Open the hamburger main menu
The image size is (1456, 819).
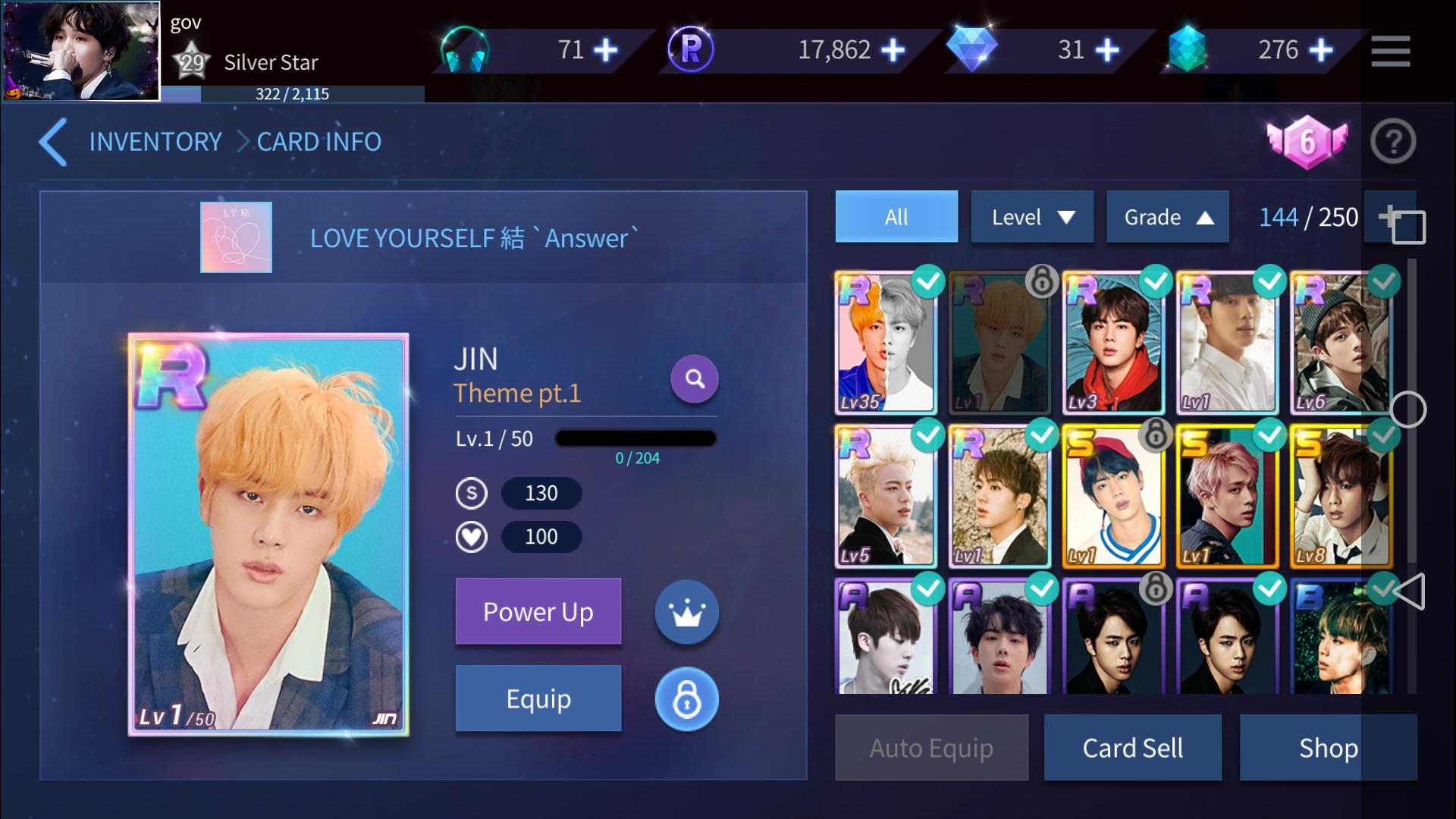(x=1390, y=51)
